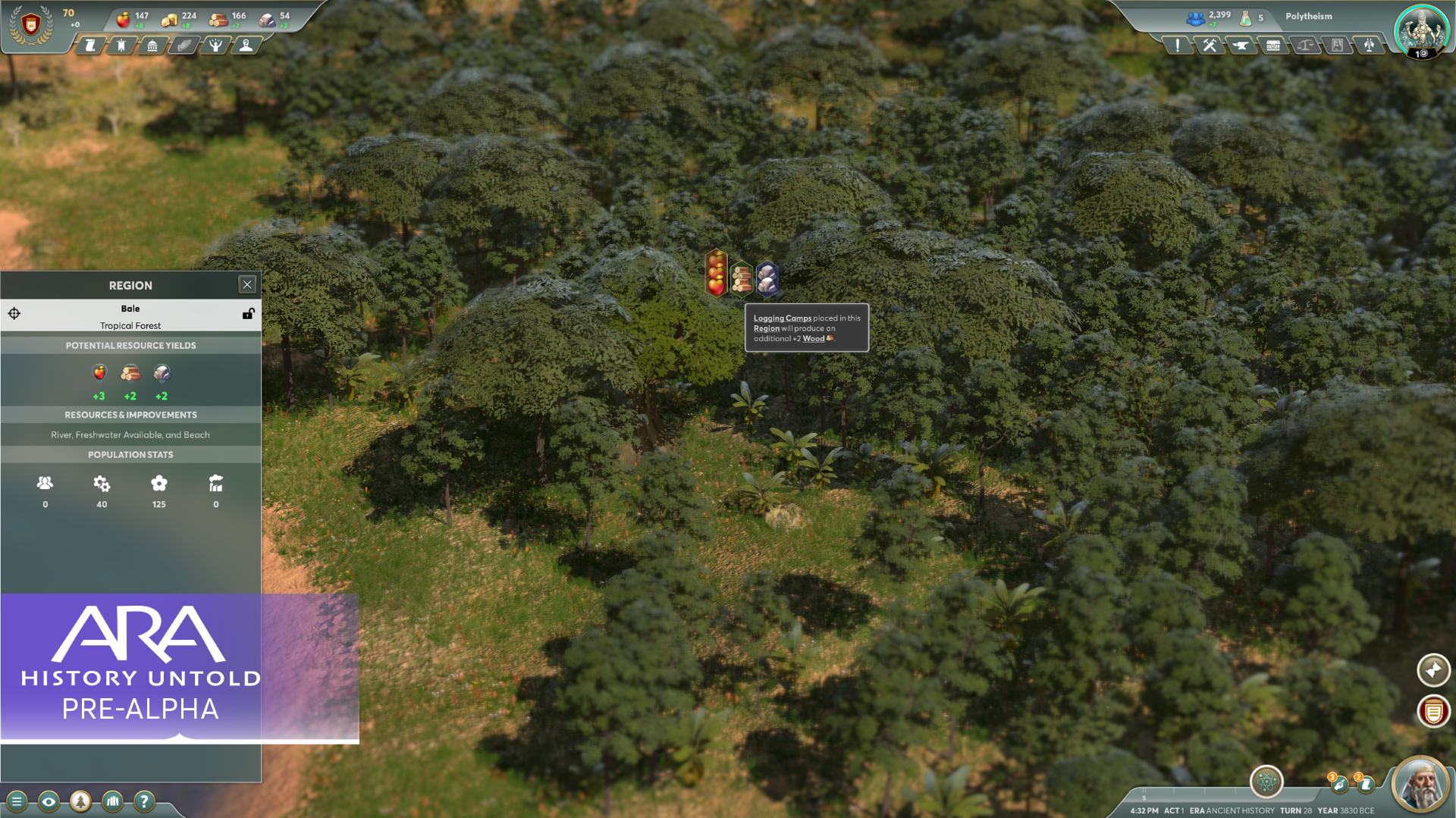Open the scroll icon in the top-left toolbar
The image size is (1456, 818).
tap(89, 45)
